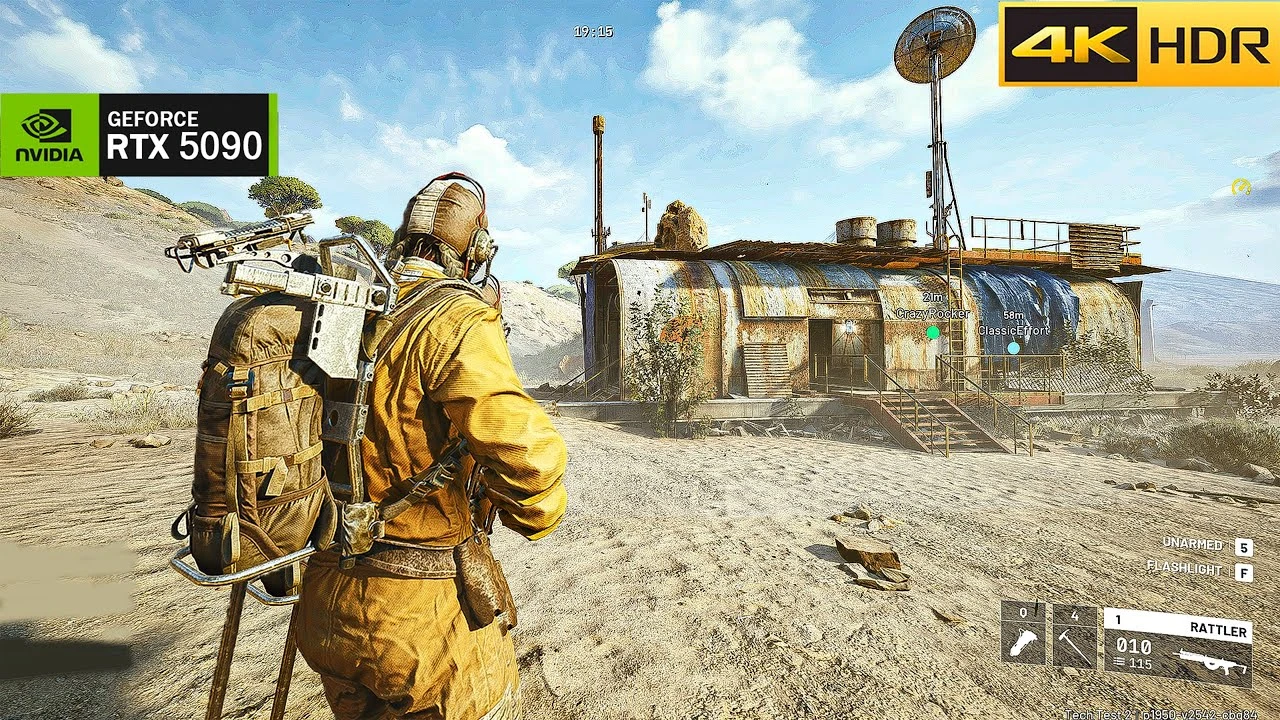The image size is (1280, 720).
Task: Click the reserve ammo icon beside 115
Action: [x=1121, y=660]
